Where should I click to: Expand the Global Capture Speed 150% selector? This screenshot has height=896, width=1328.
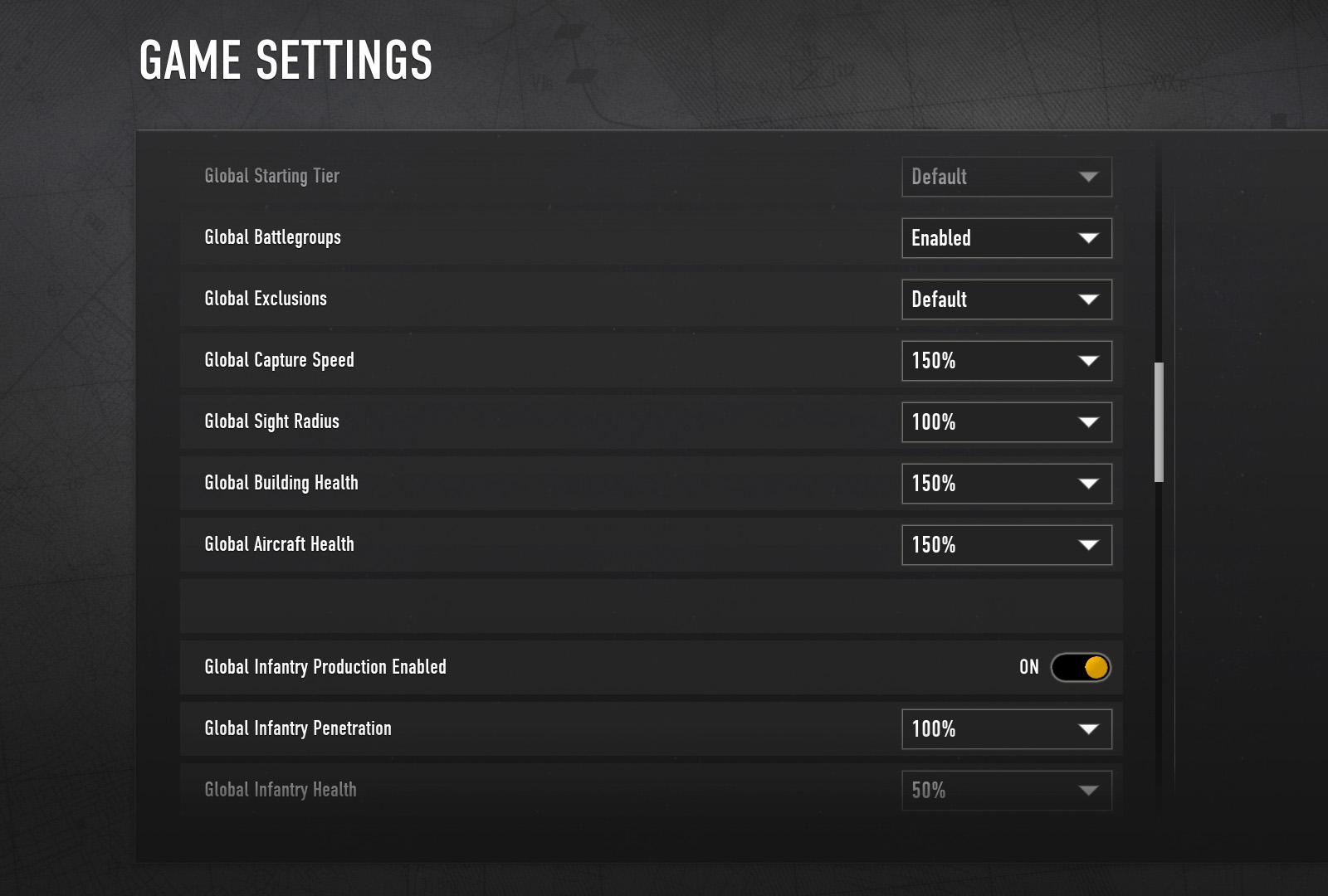click(1007, 361)
